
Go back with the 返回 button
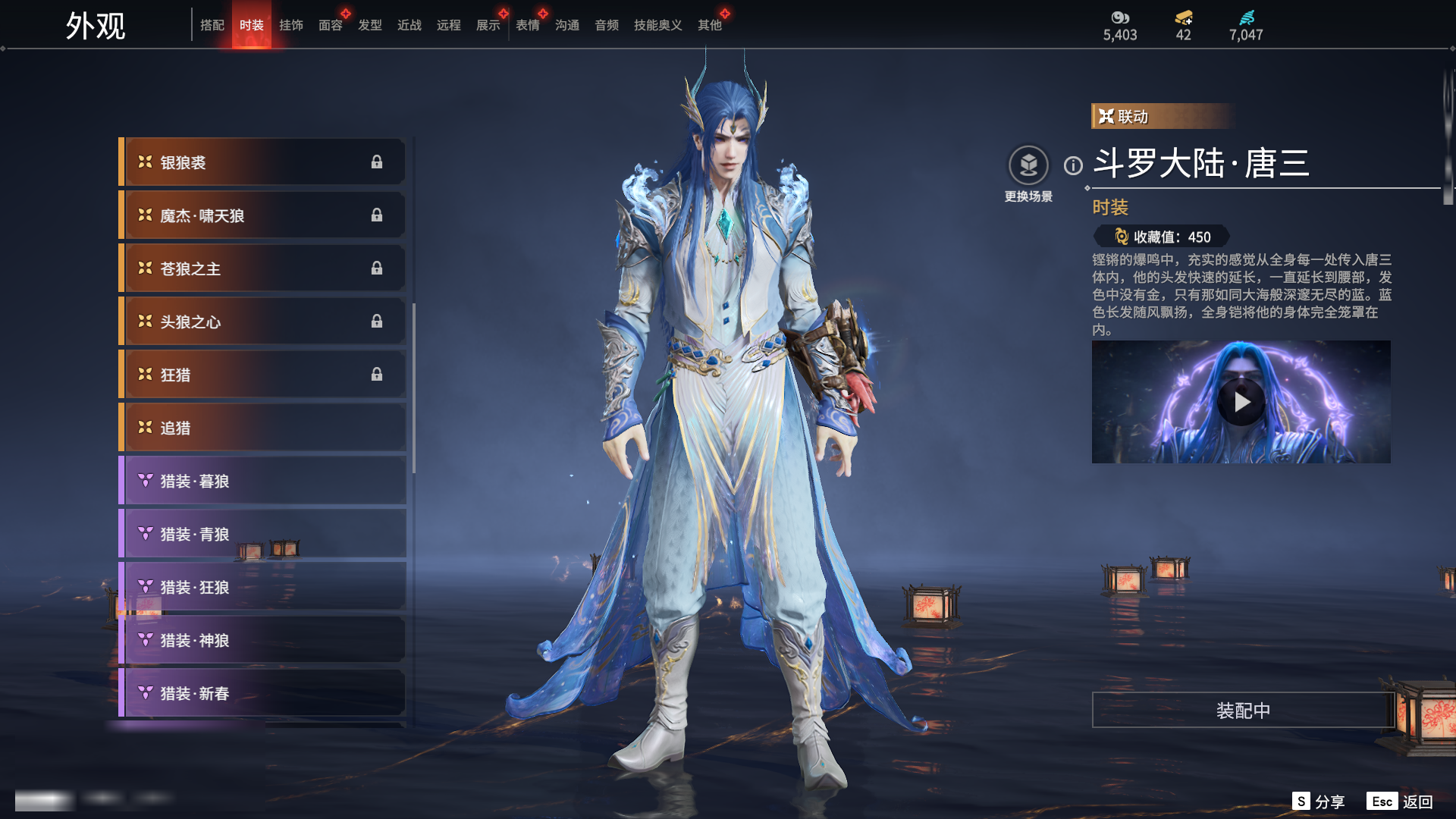coord(1401,802)
